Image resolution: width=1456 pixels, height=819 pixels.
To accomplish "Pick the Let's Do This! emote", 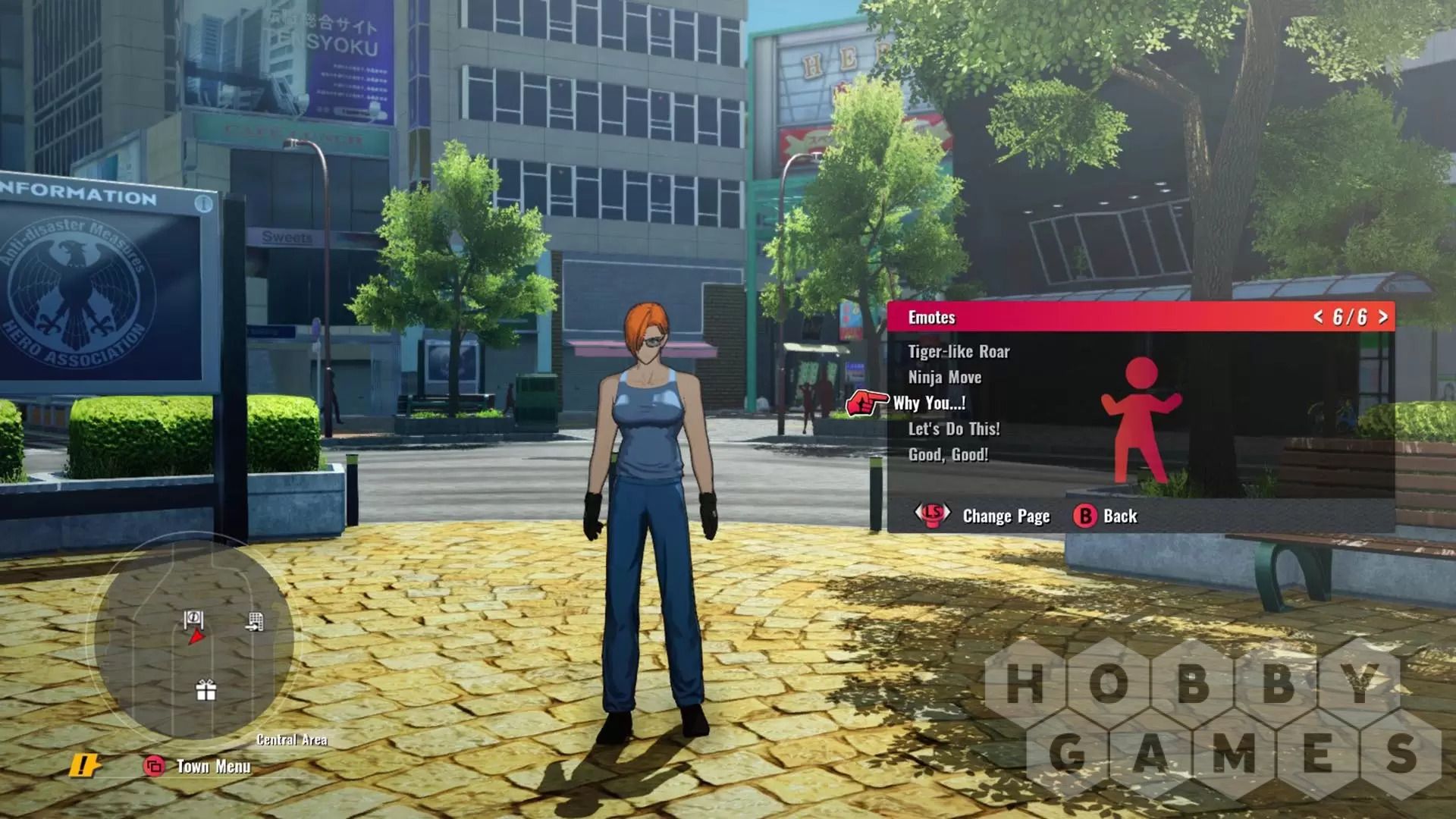I will [x=953, y=429].
